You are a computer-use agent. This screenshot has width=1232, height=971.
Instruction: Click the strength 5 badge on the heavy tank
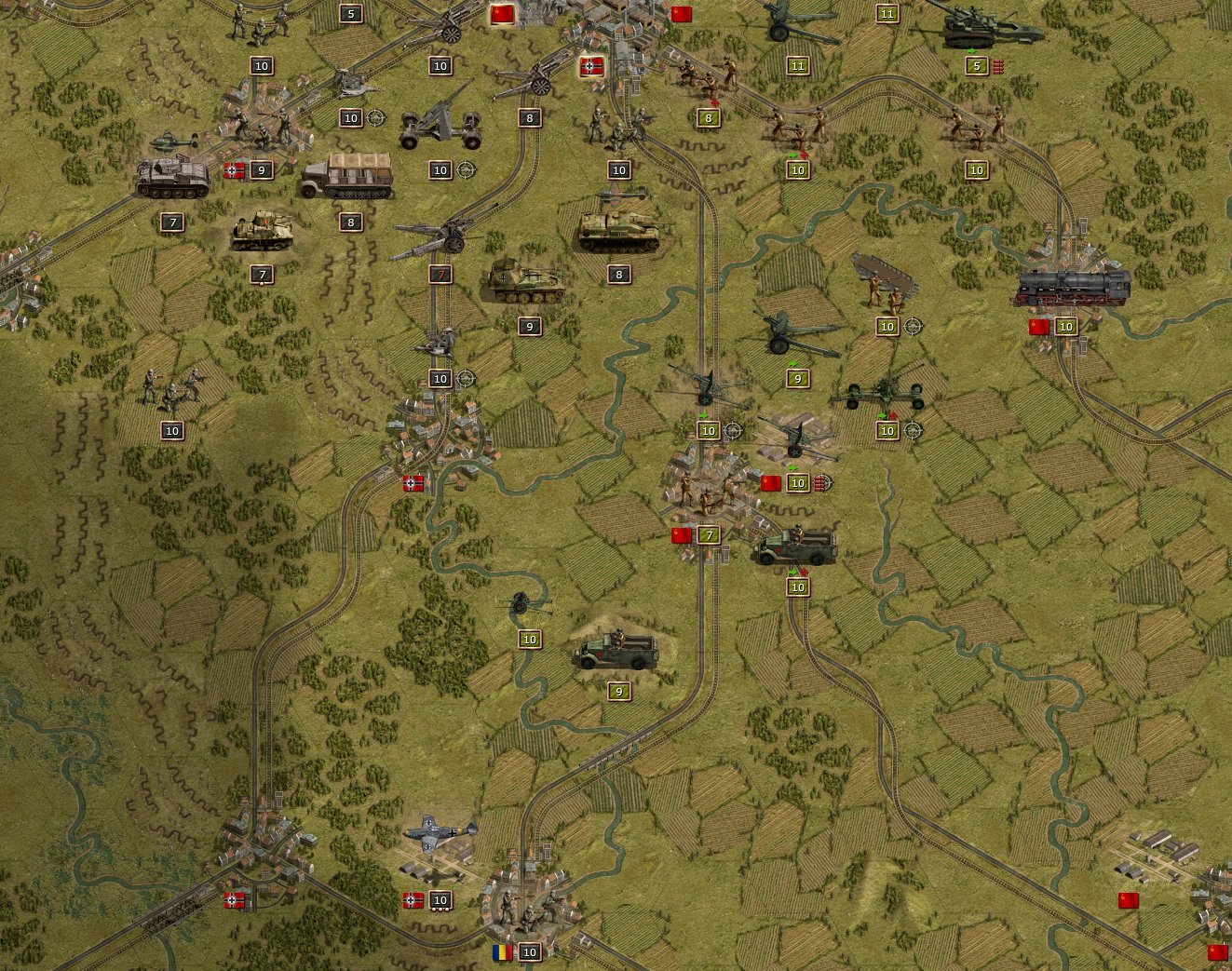[x=976, y=65]
